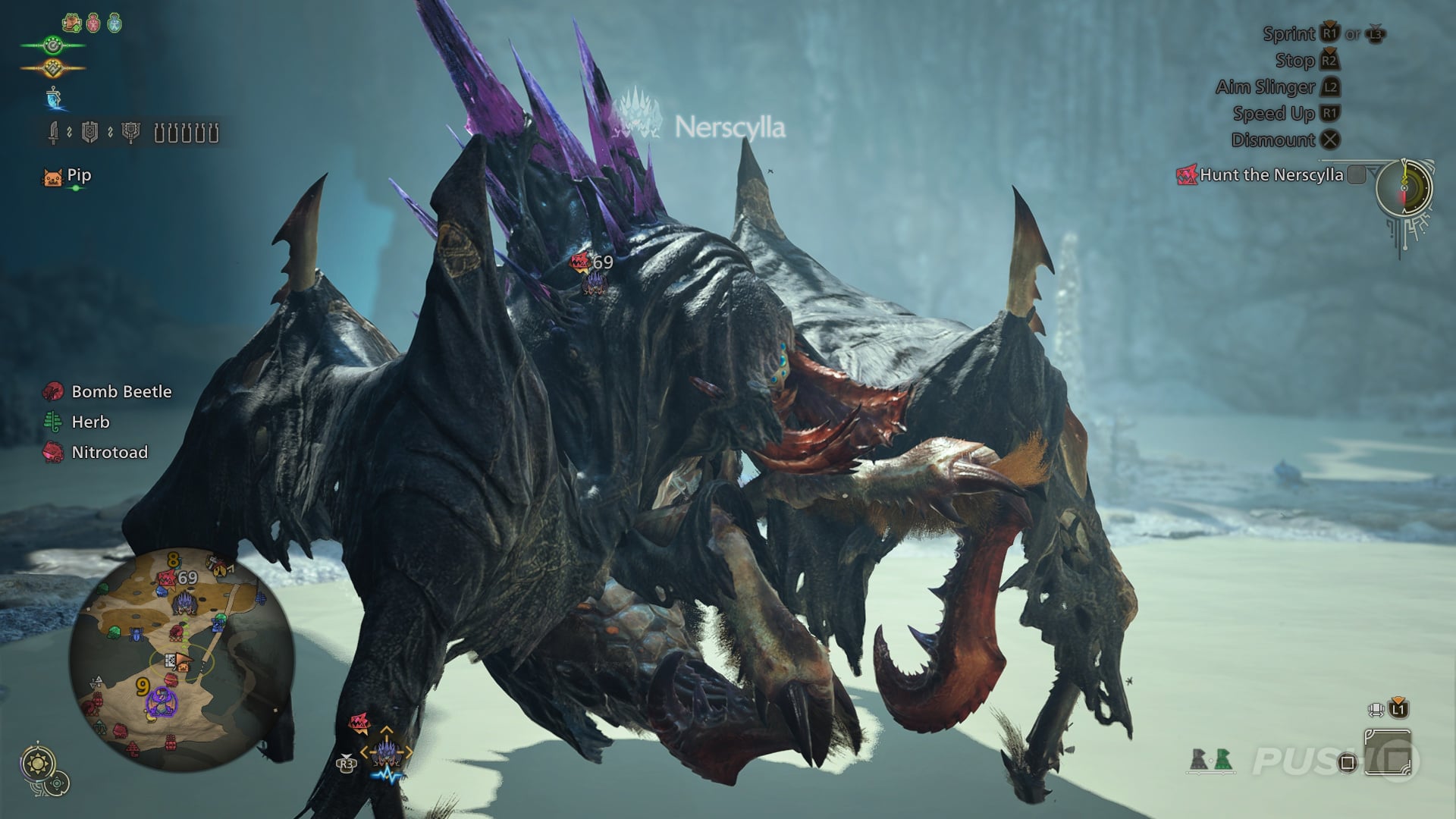This screenshot has width=1456, height=819.
Task: Toggle the blue heartbeat scoutfly indicator
Action: tap(388, 775)
